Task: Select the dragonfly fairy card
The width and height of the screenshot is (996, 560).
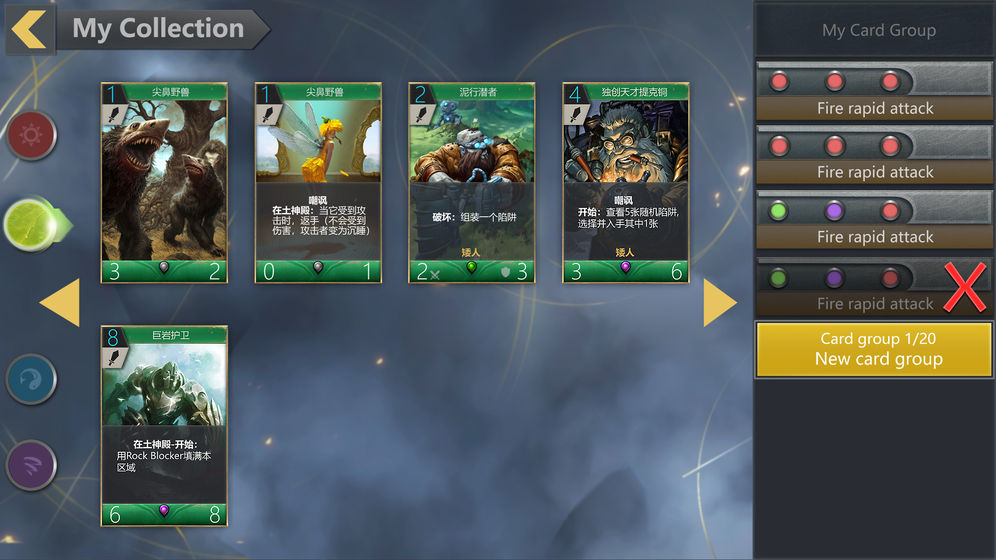Action: coord(318,182)
